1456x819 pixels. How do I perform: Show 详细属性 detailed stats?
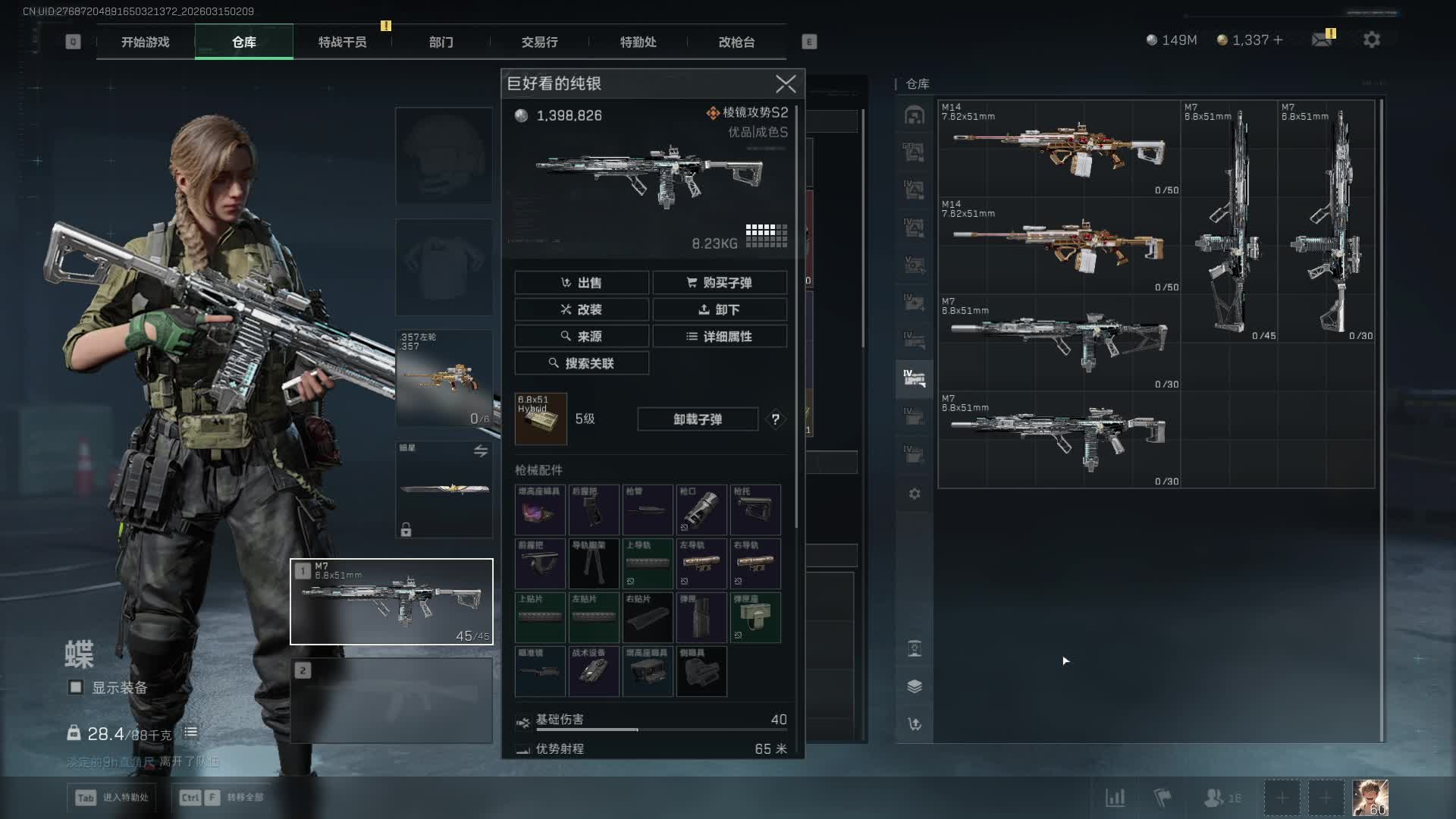click(720, 336)
